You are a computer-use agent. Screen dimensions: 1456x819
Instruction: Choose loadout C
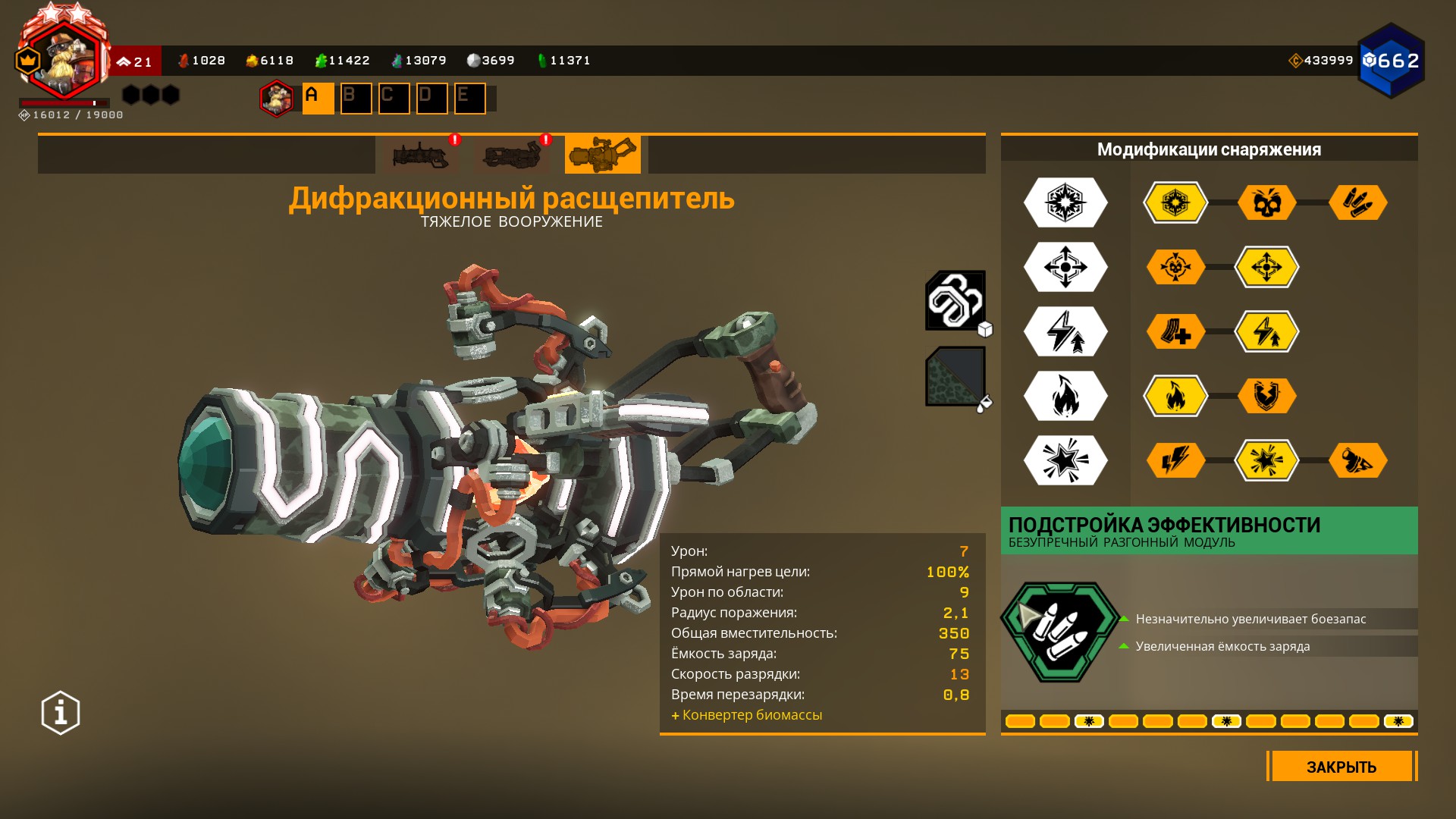coord(394,98)
